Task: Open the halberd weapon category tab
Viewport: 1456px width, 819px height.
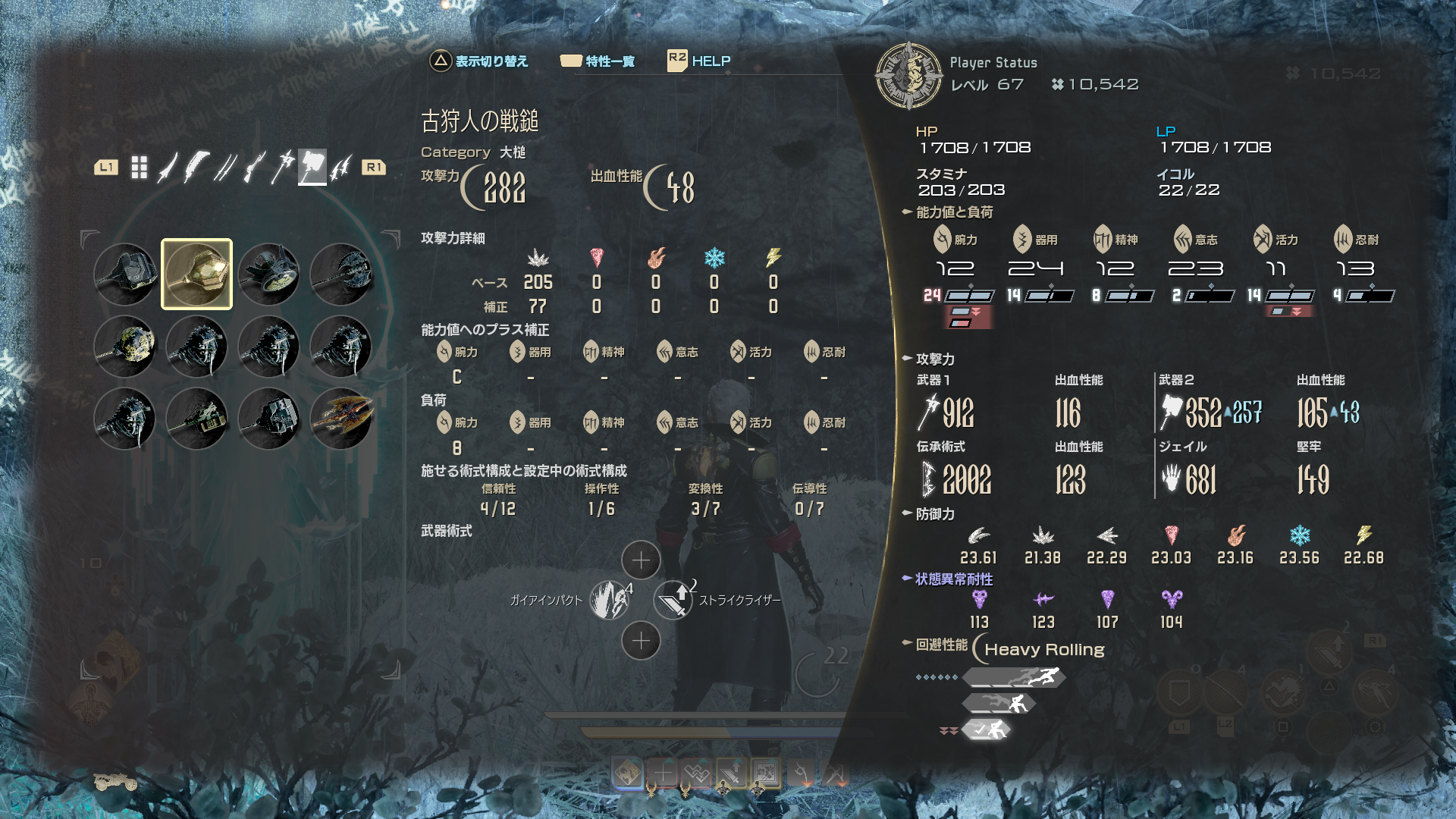Action: click(x=283, y=168)
